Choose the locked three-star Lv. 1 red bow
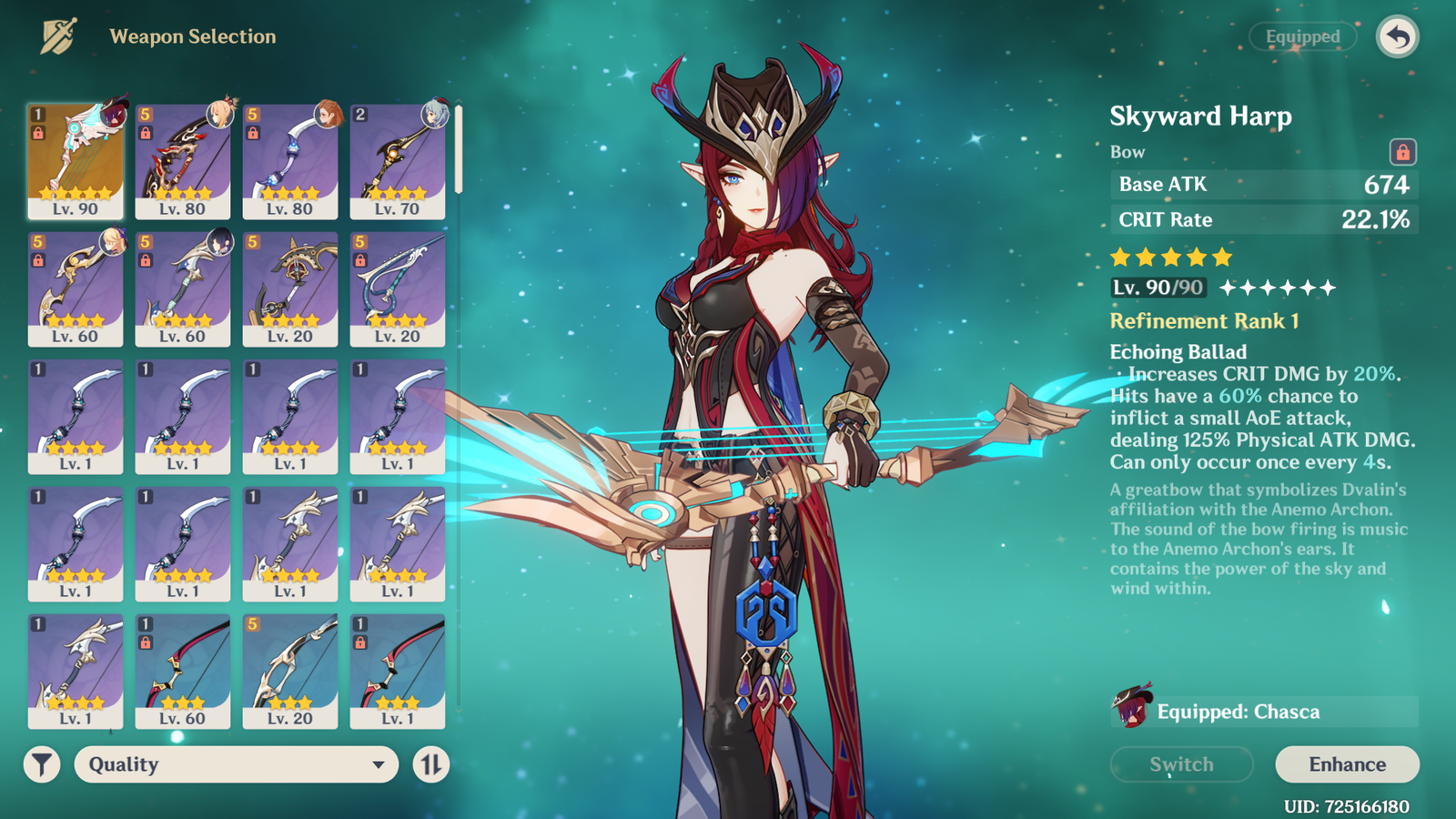This screenshot has height=819, width=1456. pos(398,671)
